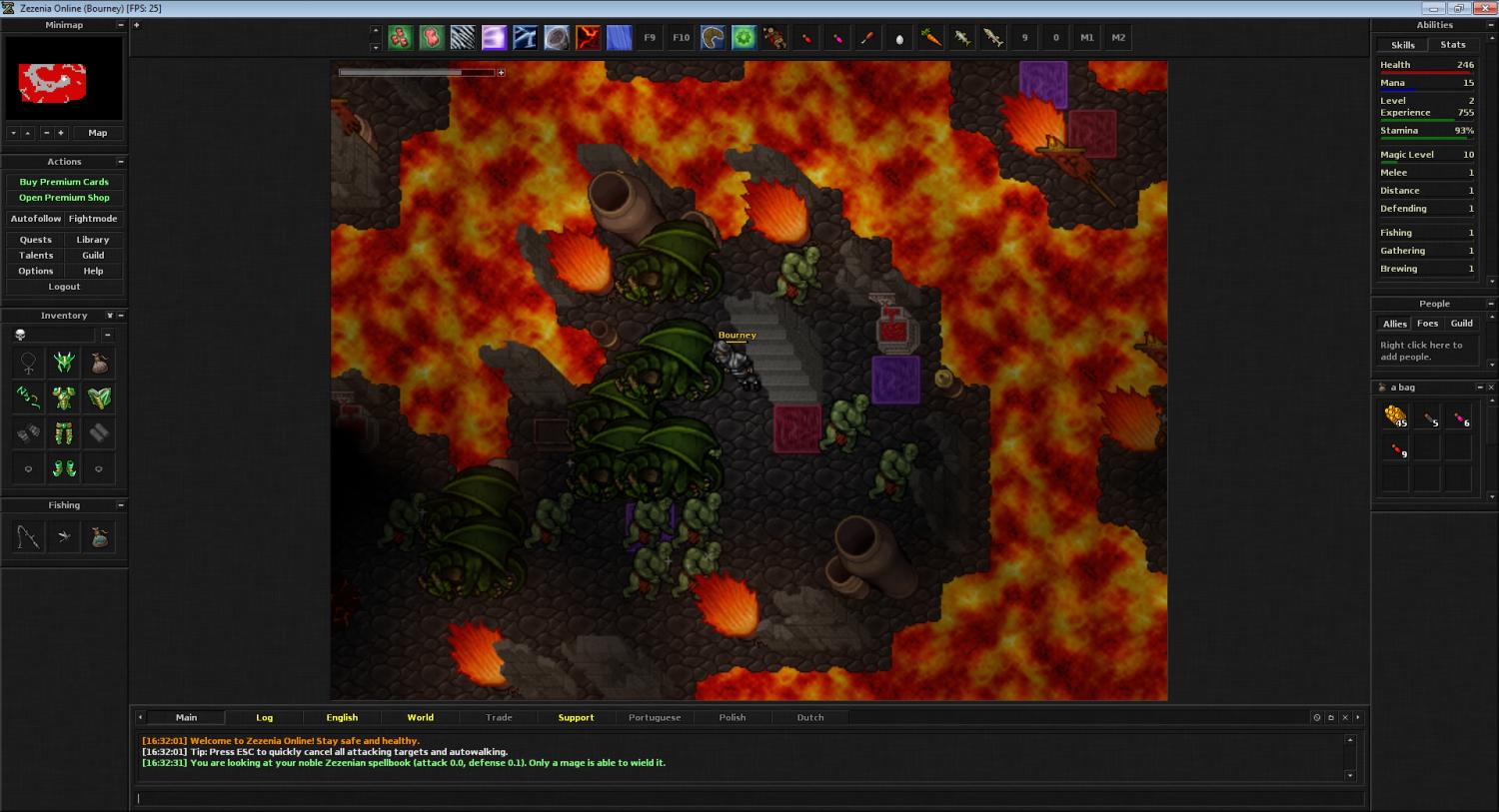Open the Support chat channel

click(x=576, y=717)
